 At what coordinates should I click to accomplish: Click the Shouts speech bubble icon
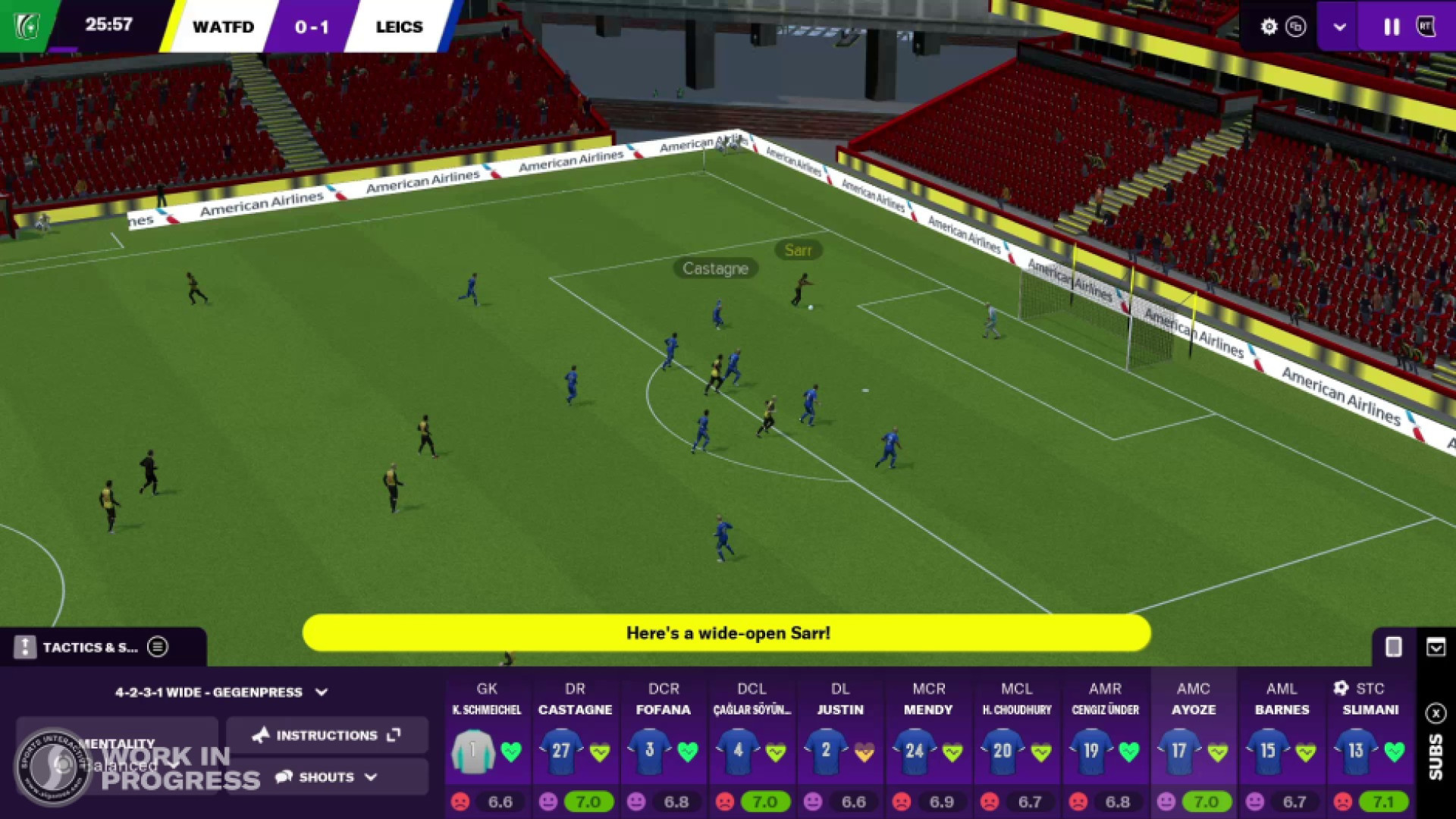coord(284,777)
